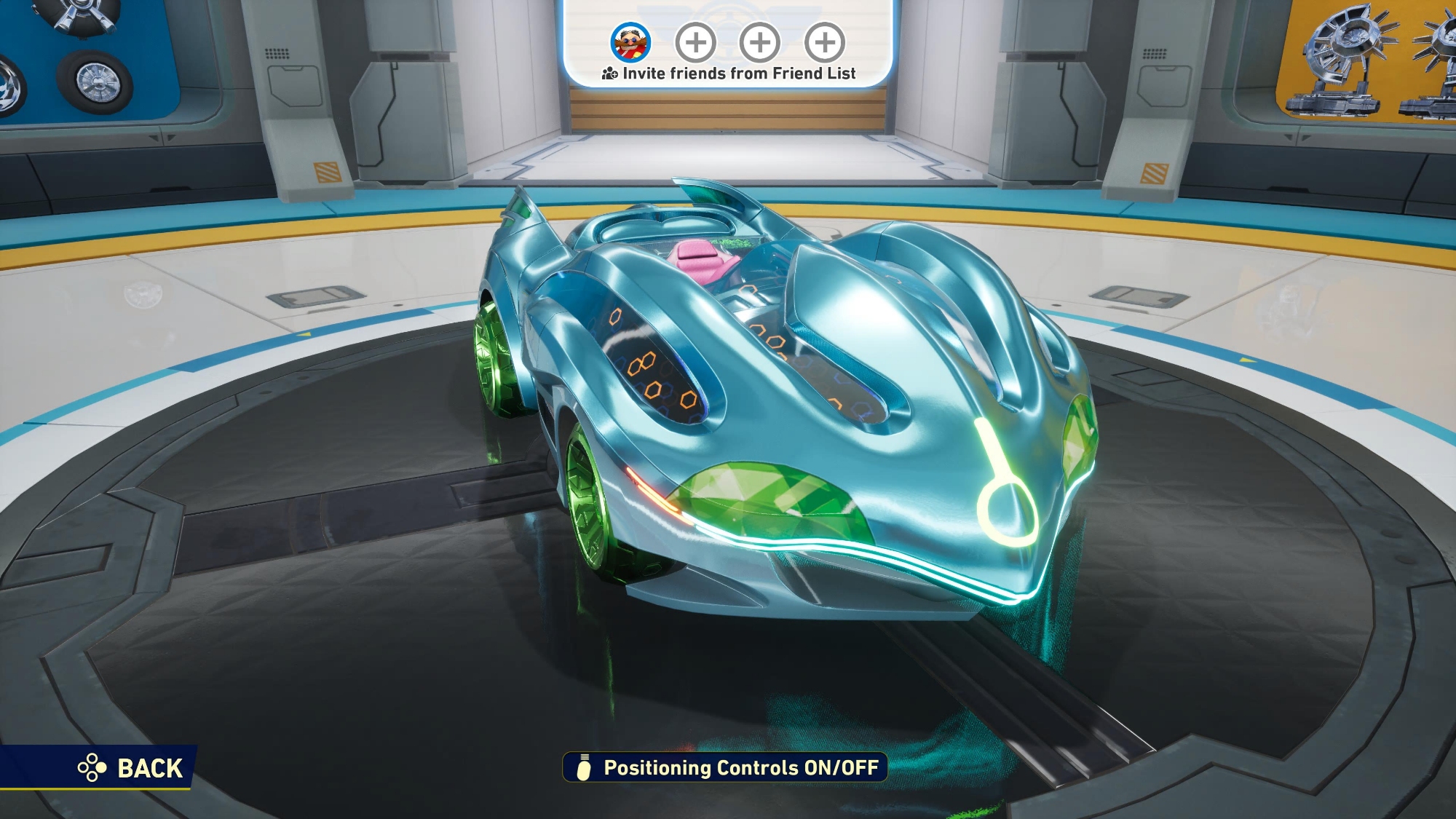Invite friends from Friend List

coord(729,74)
